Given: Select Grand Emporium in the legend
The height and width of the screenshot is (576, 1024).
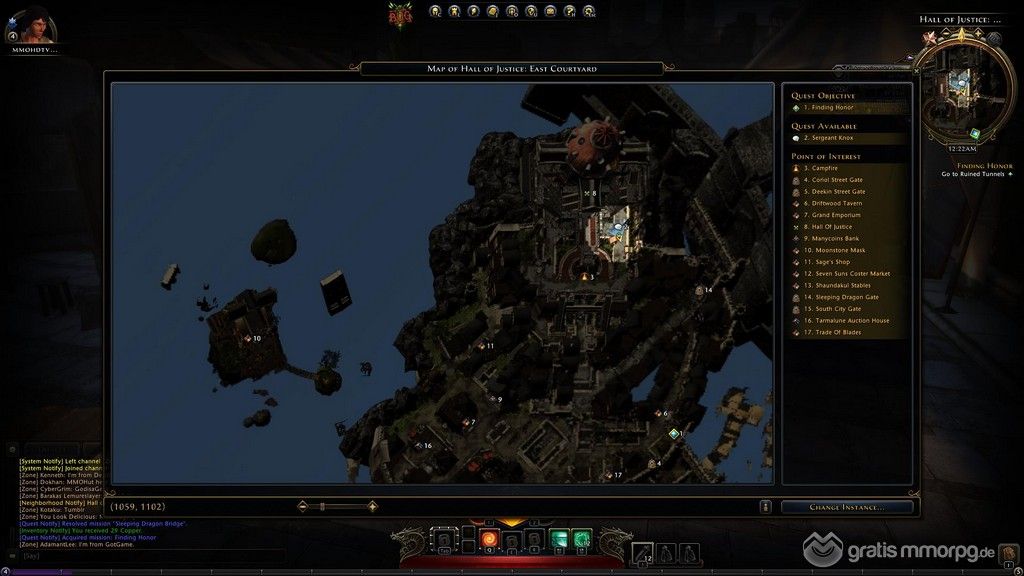Looking at the screenshot, I should pyautogui.click(x=836, y=215).
